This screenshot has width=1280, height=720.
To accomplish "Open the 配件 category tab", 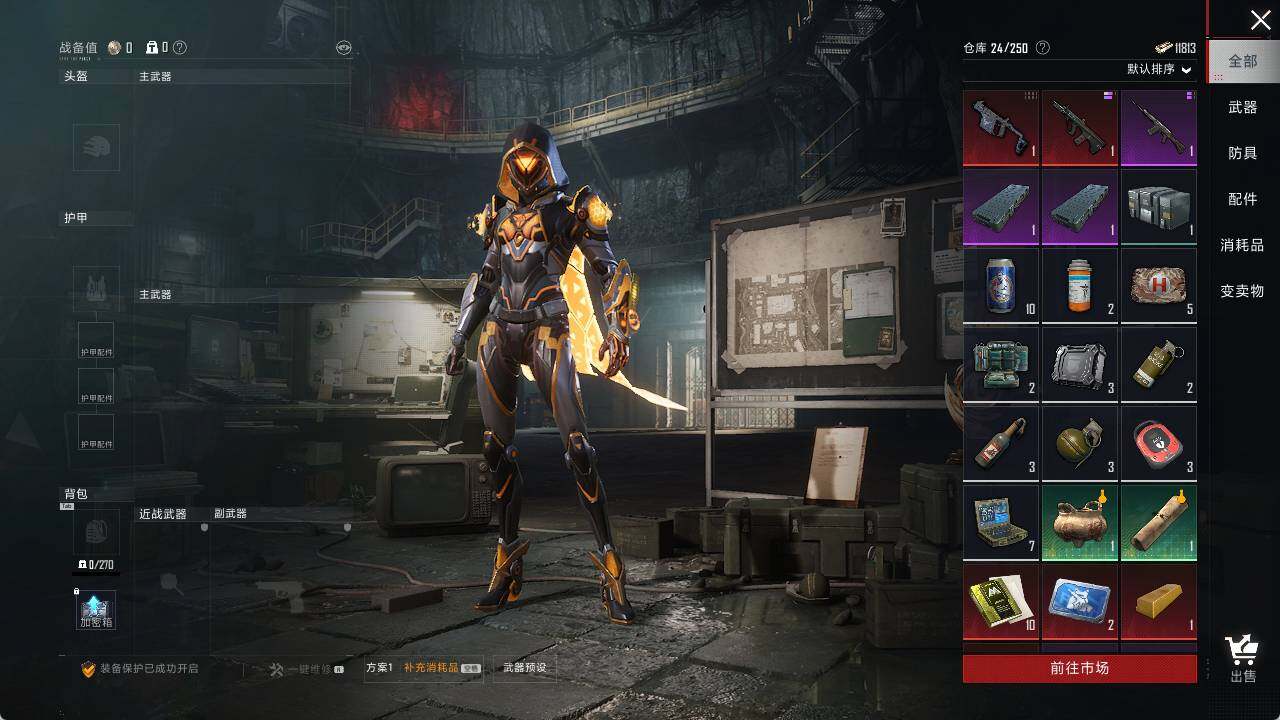I will pyautogui.click(x=1242, y=199).
